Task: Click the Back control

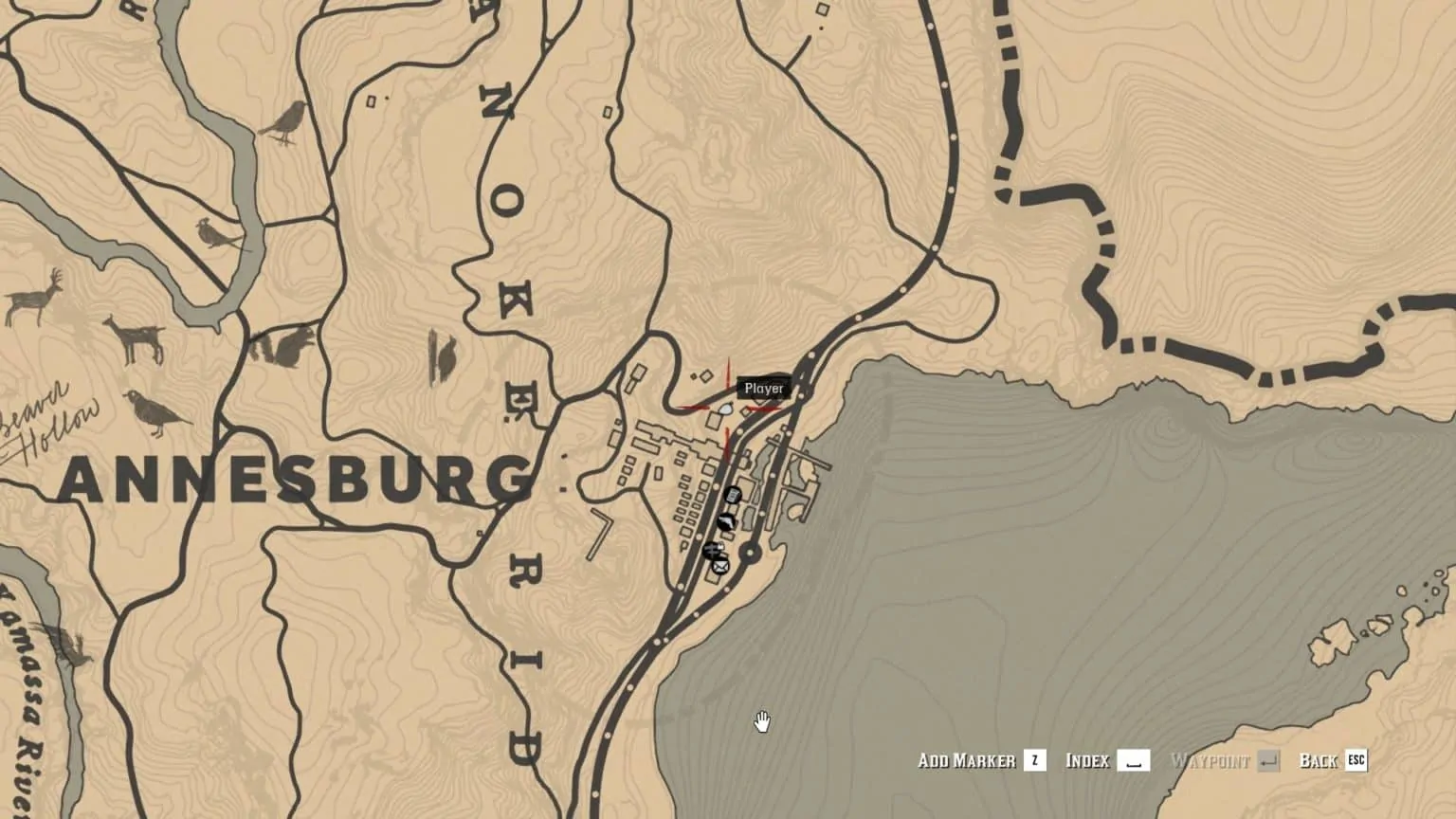Action: pos(1319,760)
